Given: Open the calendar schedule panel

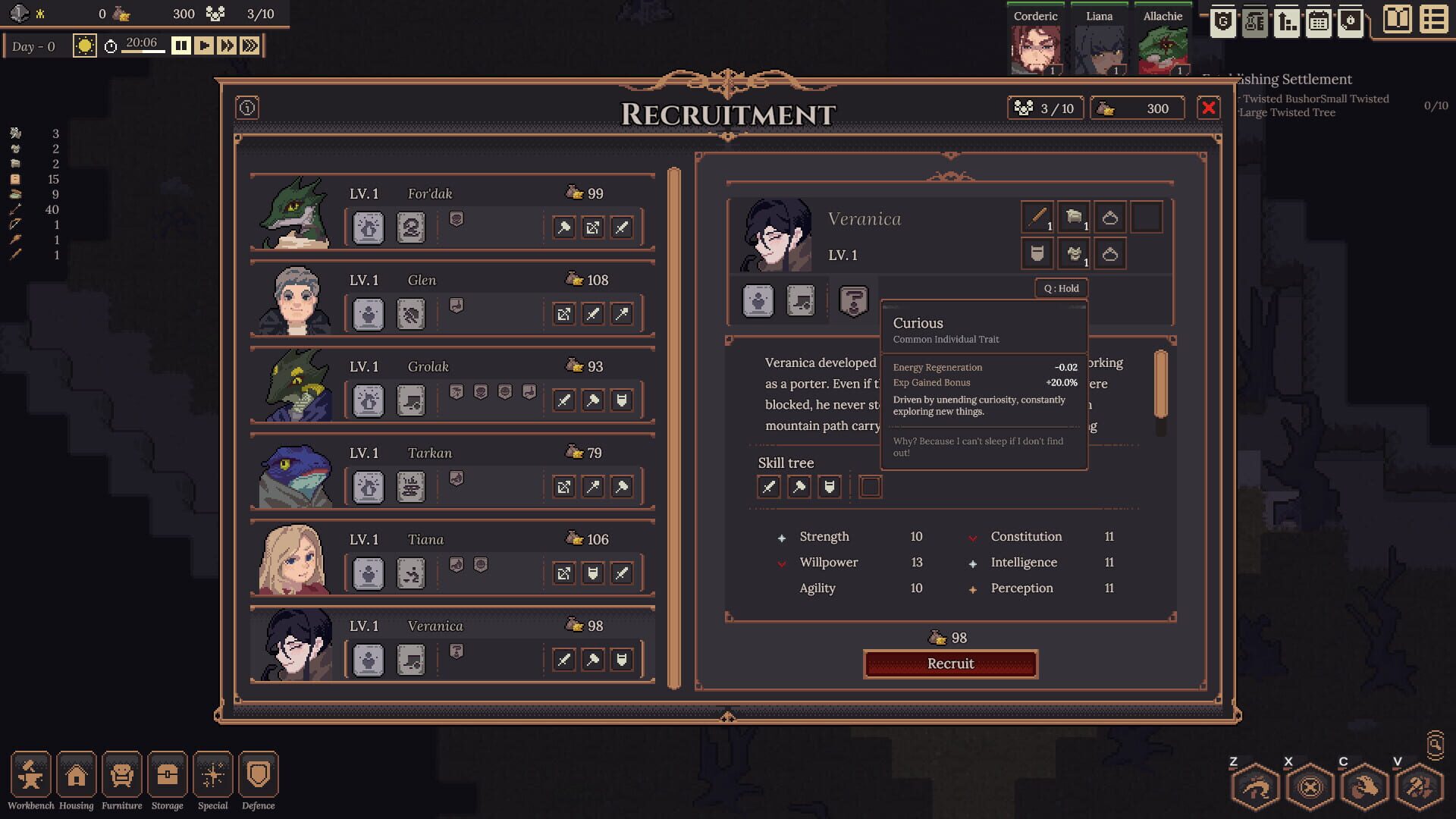Looking at the screenshot, I should [1319, 23].
